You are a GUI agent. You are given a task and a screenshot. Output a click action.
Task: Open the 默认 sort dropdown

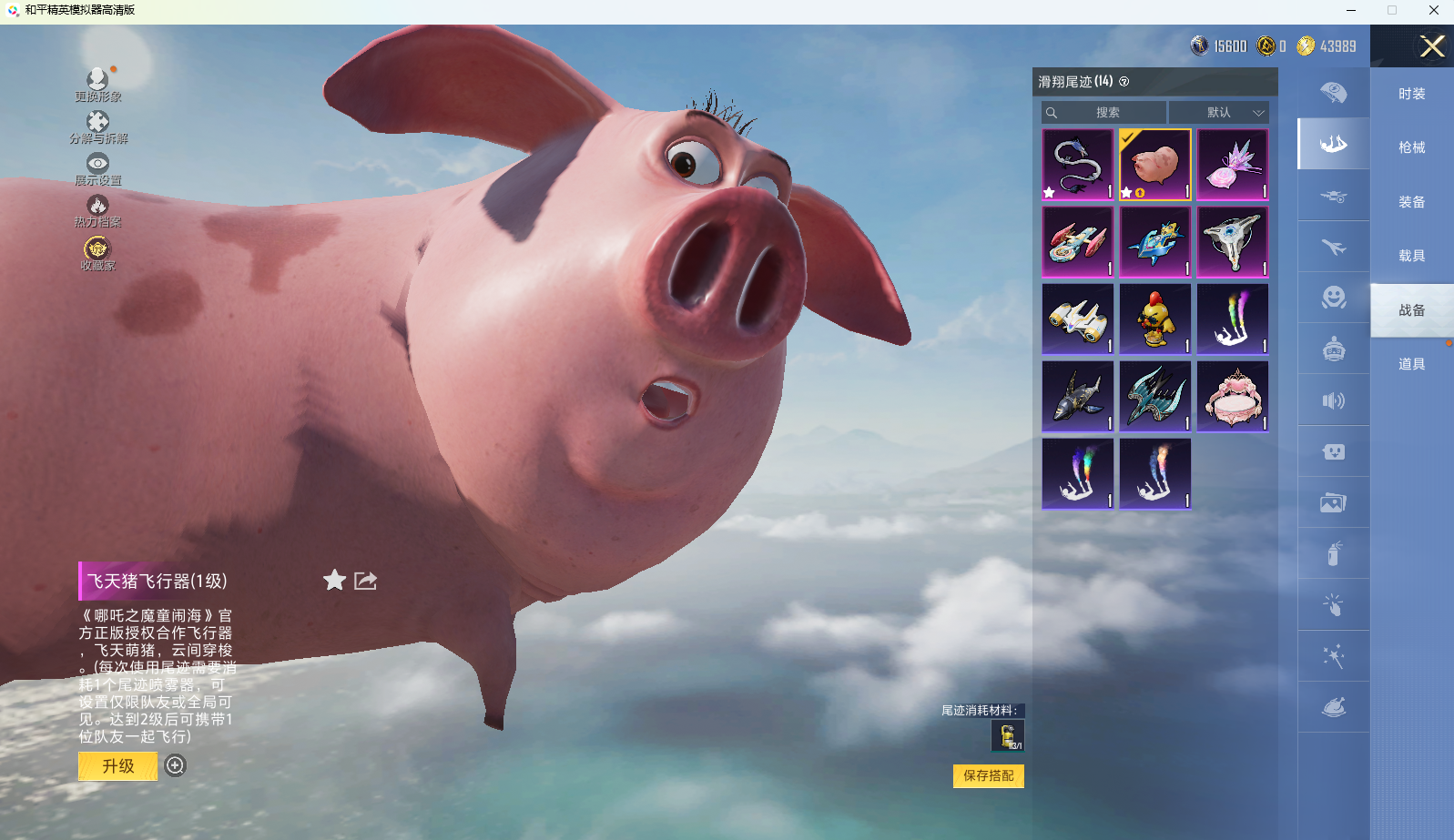point(1219,113)
